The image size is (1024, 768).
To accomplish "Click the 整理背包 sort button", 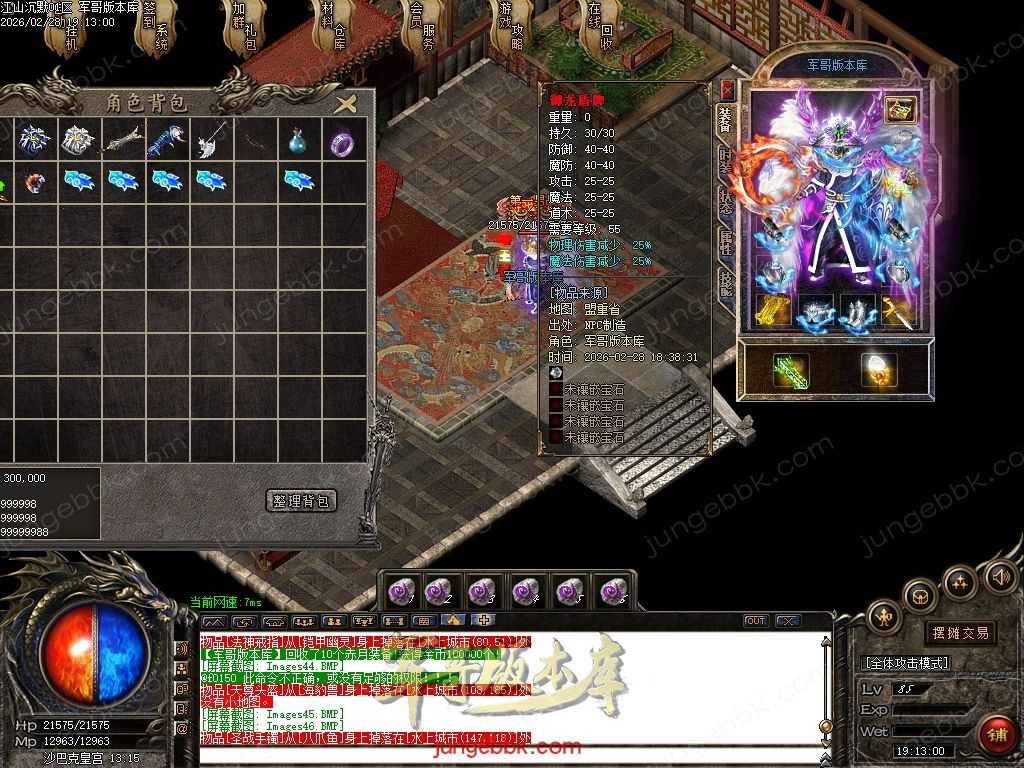I will (302, 500).
